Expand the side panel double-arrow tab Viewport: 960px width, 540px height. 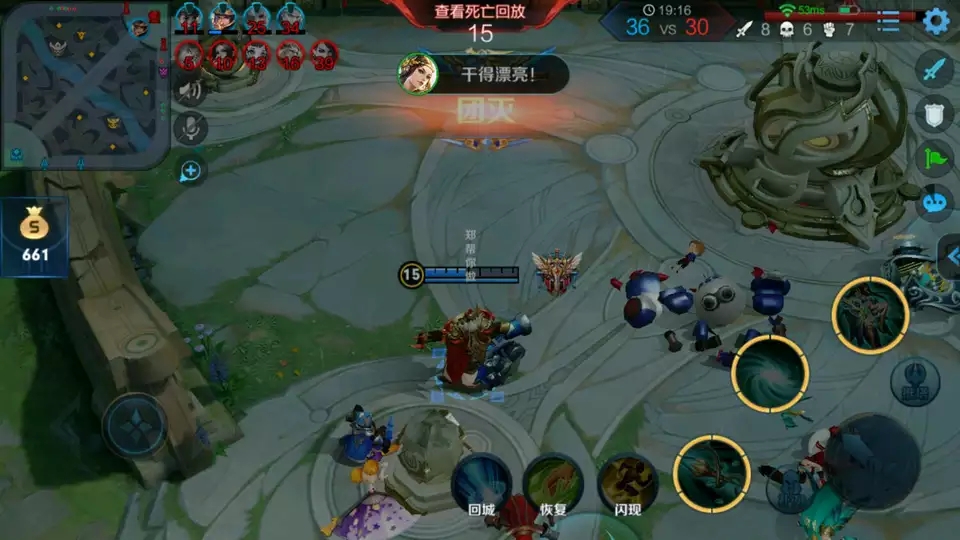pos(950,258)
